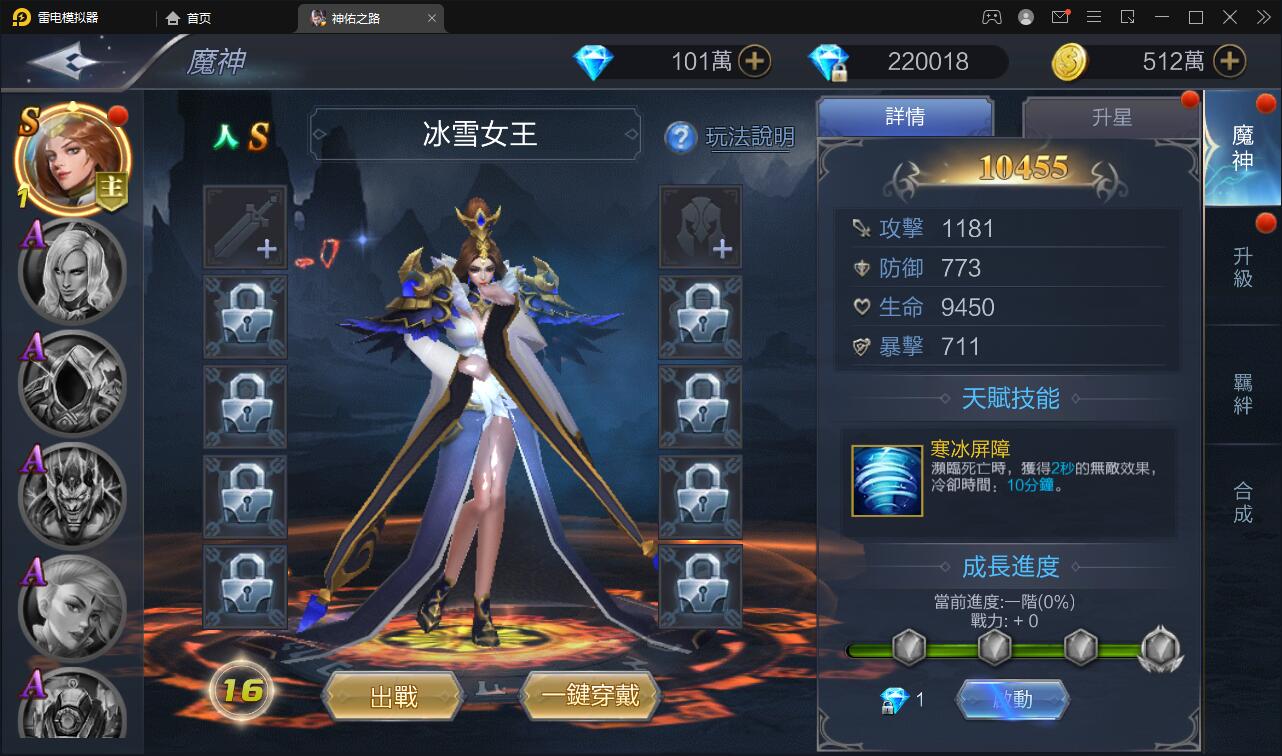Open the mail icon in the emulator titlebar
Image resolution: width=1282 pixels, height=756 pixels.
point(1060,17)
